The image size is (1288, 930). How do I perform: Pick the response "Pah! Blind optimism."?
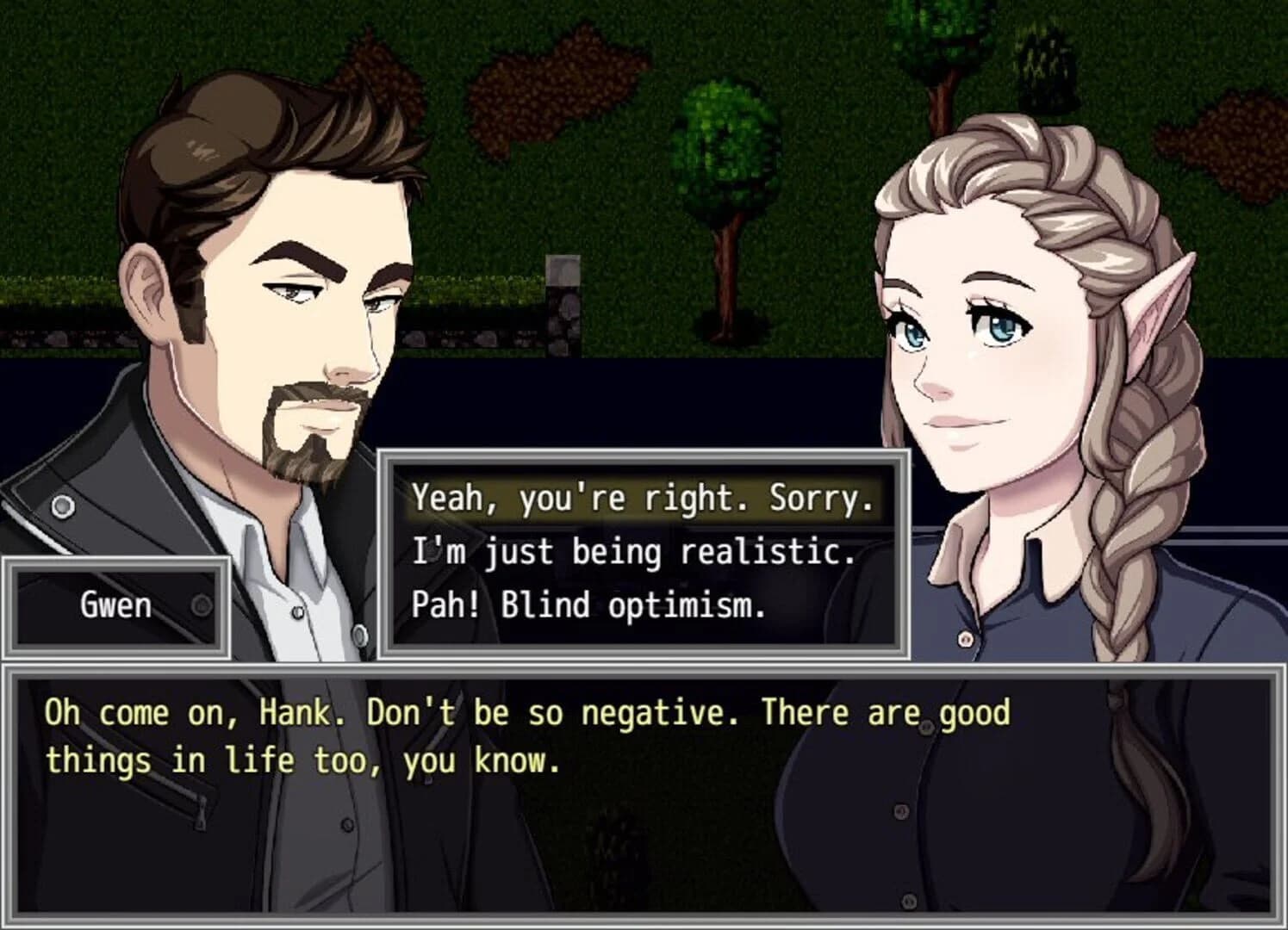coord(589,604)
